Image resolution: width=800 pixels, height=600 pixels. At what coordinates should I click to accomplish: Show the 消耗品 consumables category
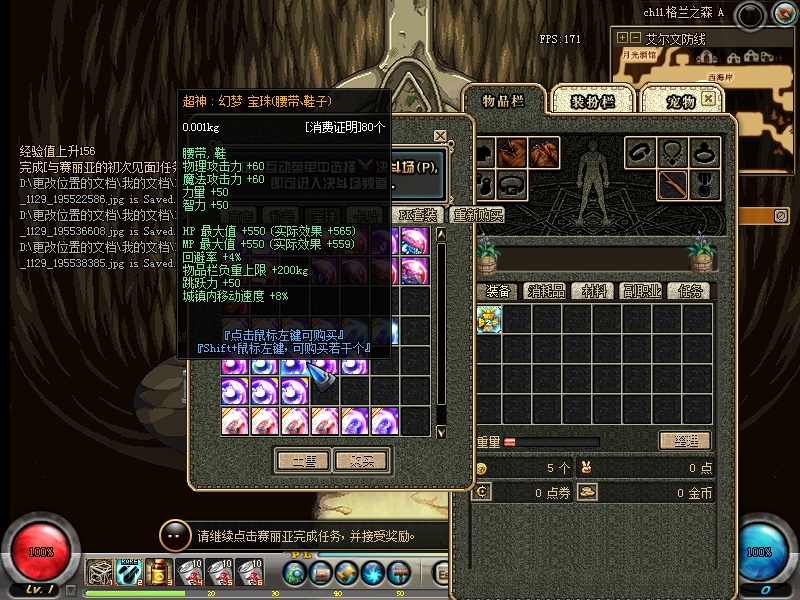546,291
